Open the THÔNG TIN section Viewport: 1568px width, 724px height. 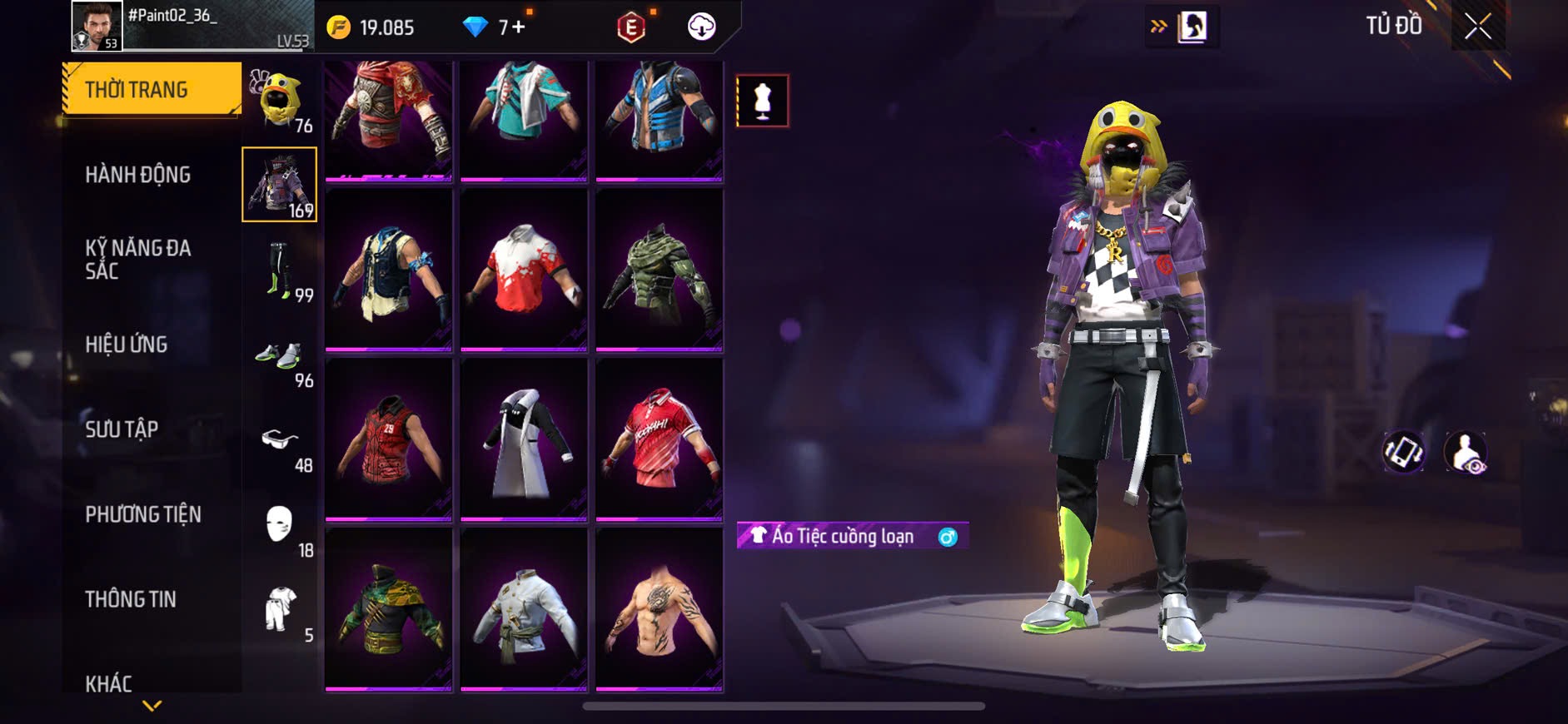pos(131,599)
